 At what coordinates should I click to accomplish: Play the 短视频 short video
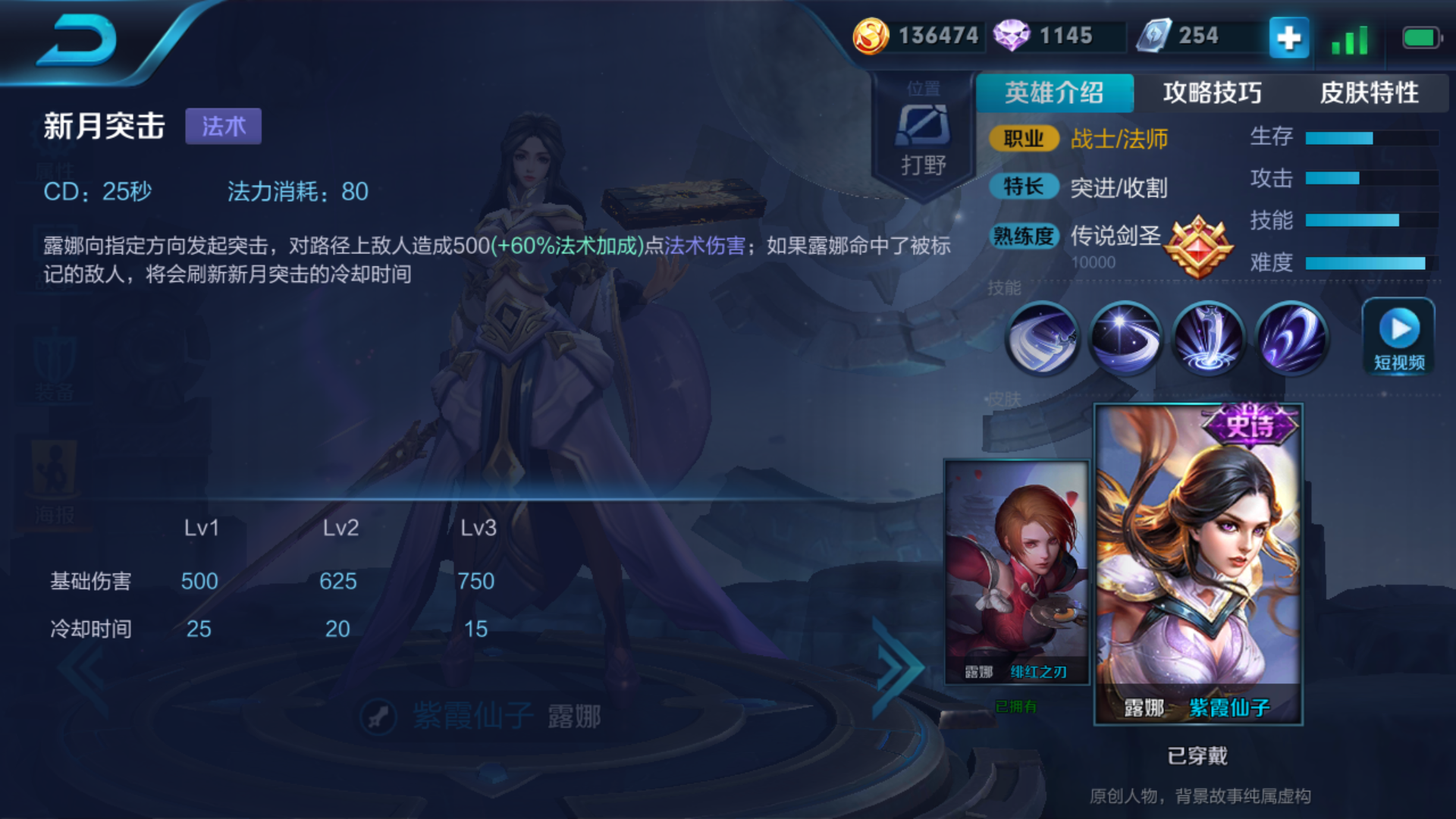[x=1398, y=336]
